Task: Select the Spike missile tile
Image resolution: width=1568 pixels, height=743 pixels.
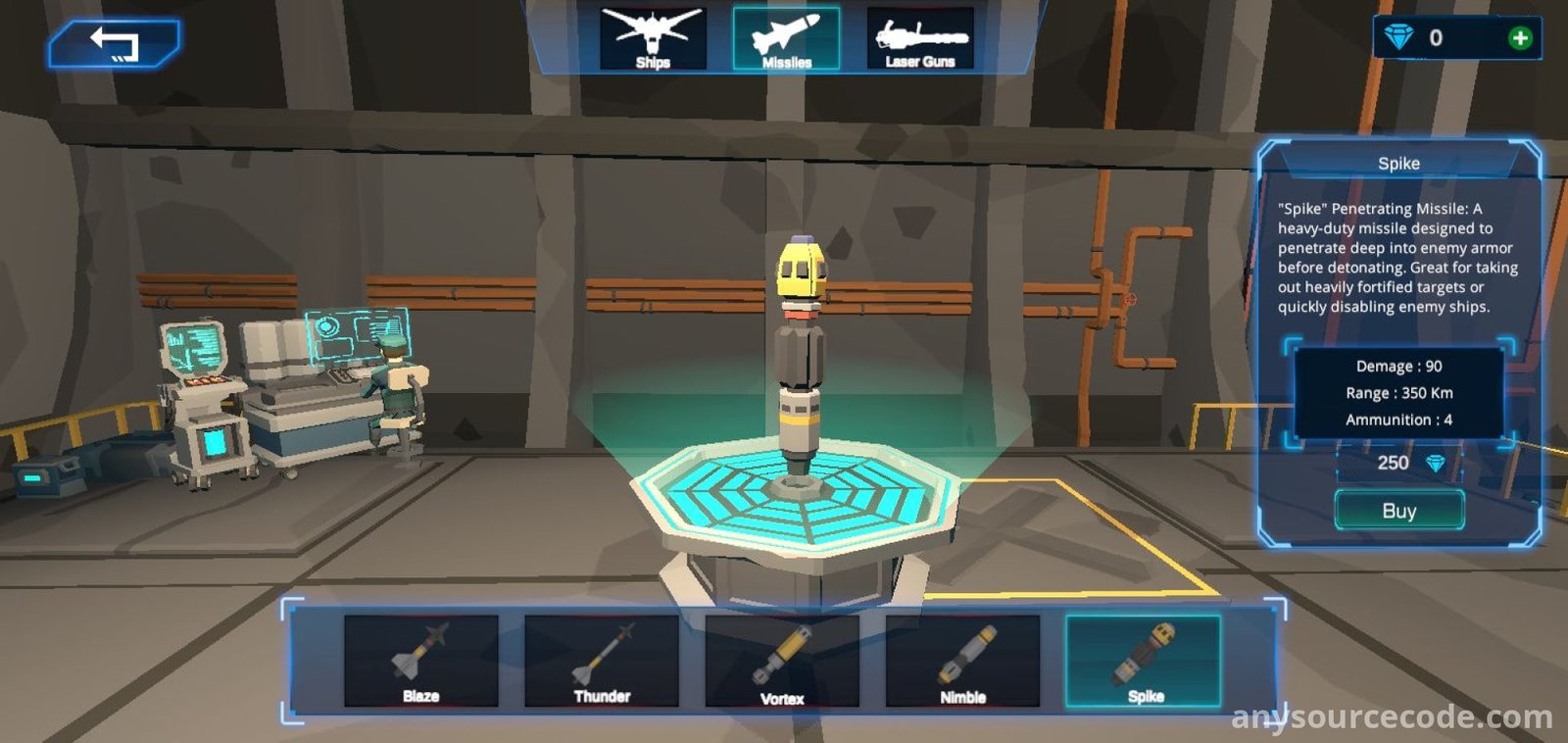Action: click(x=1144, y=660)
